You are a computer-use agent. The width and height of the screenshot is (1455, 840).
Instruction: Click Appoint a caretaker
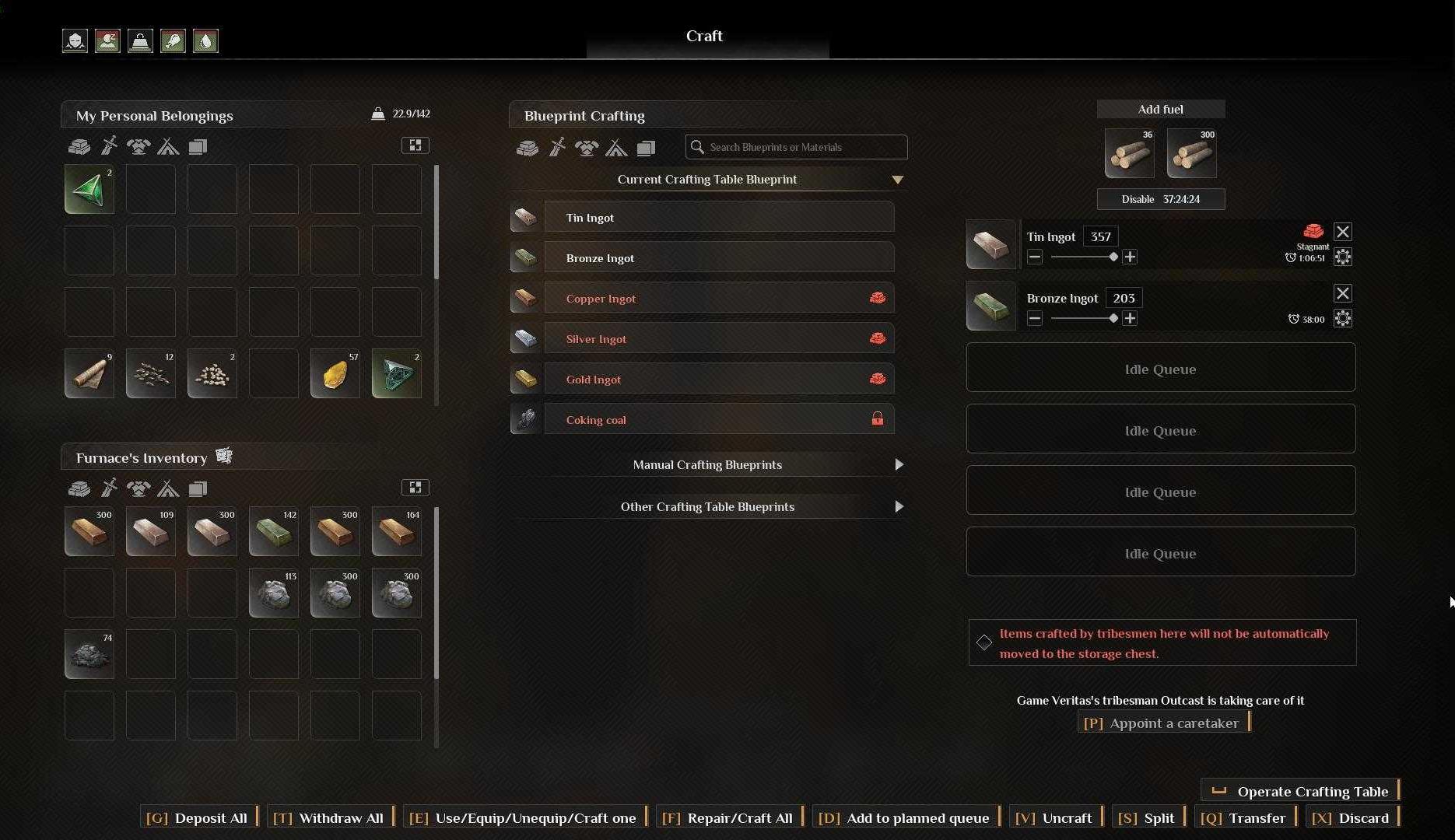[1162, 723]
